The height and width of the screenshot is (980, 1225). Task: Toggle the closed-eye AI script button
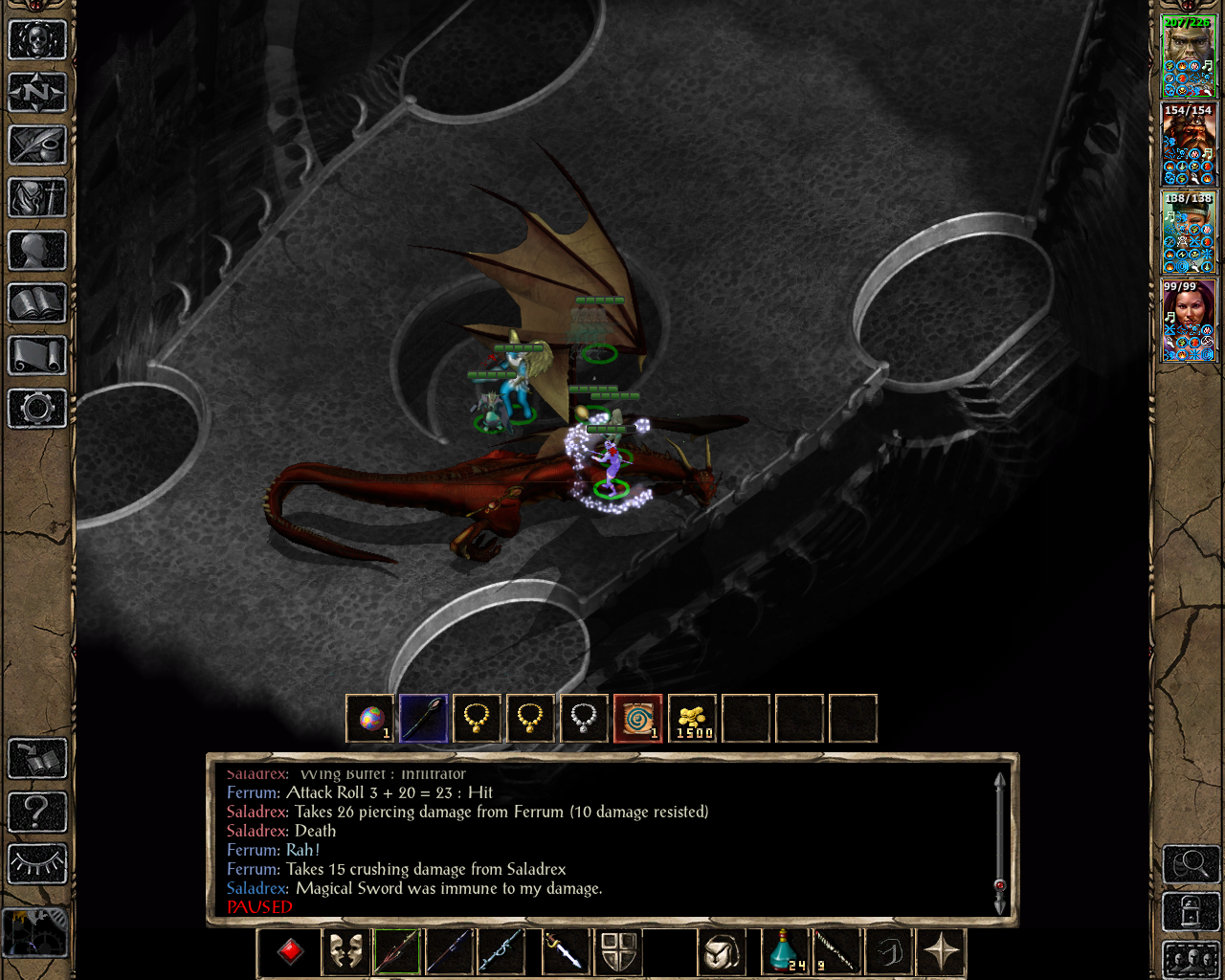(37, 862)
